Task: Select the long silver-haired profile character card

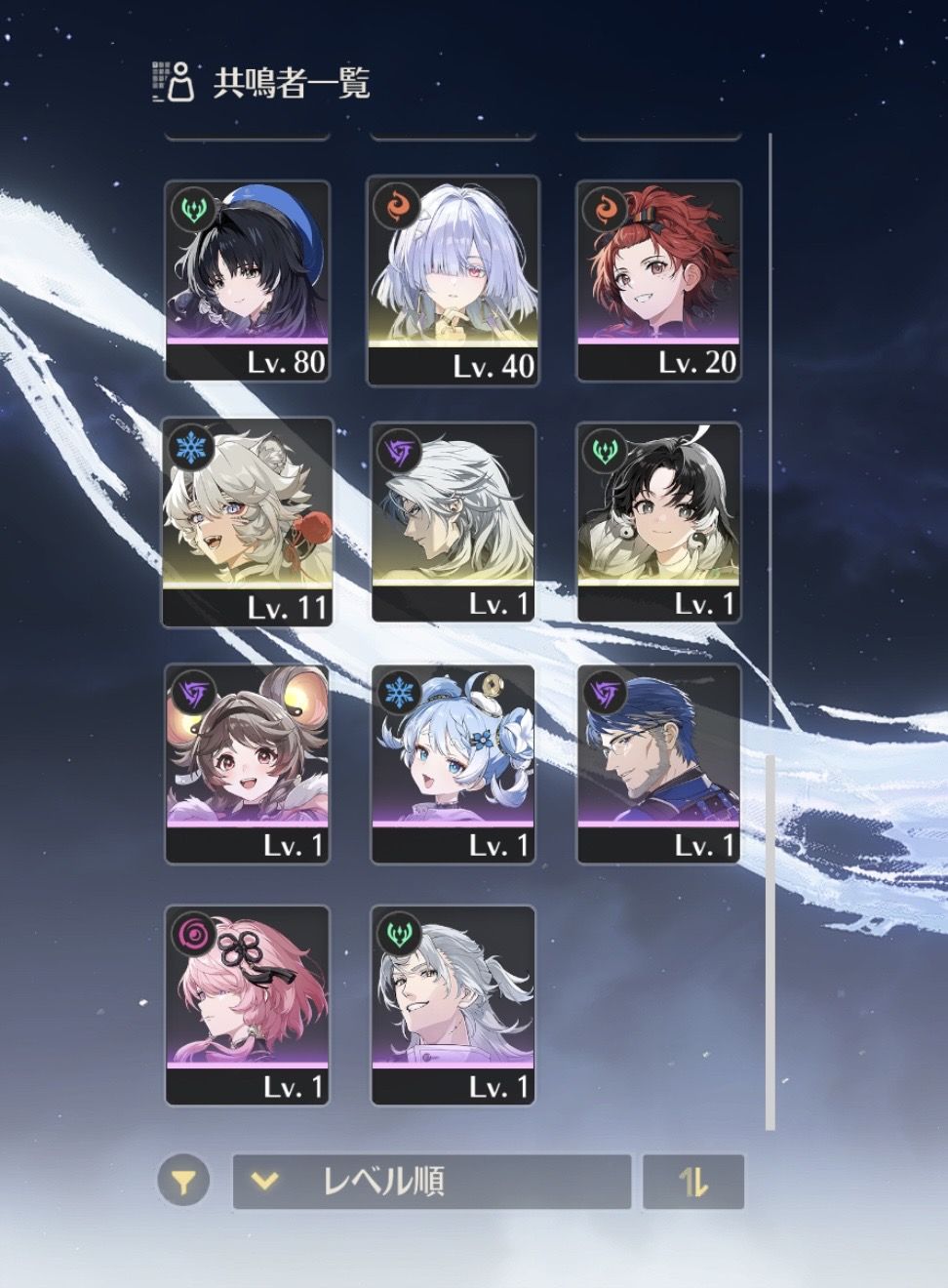Action: (454, 522)
